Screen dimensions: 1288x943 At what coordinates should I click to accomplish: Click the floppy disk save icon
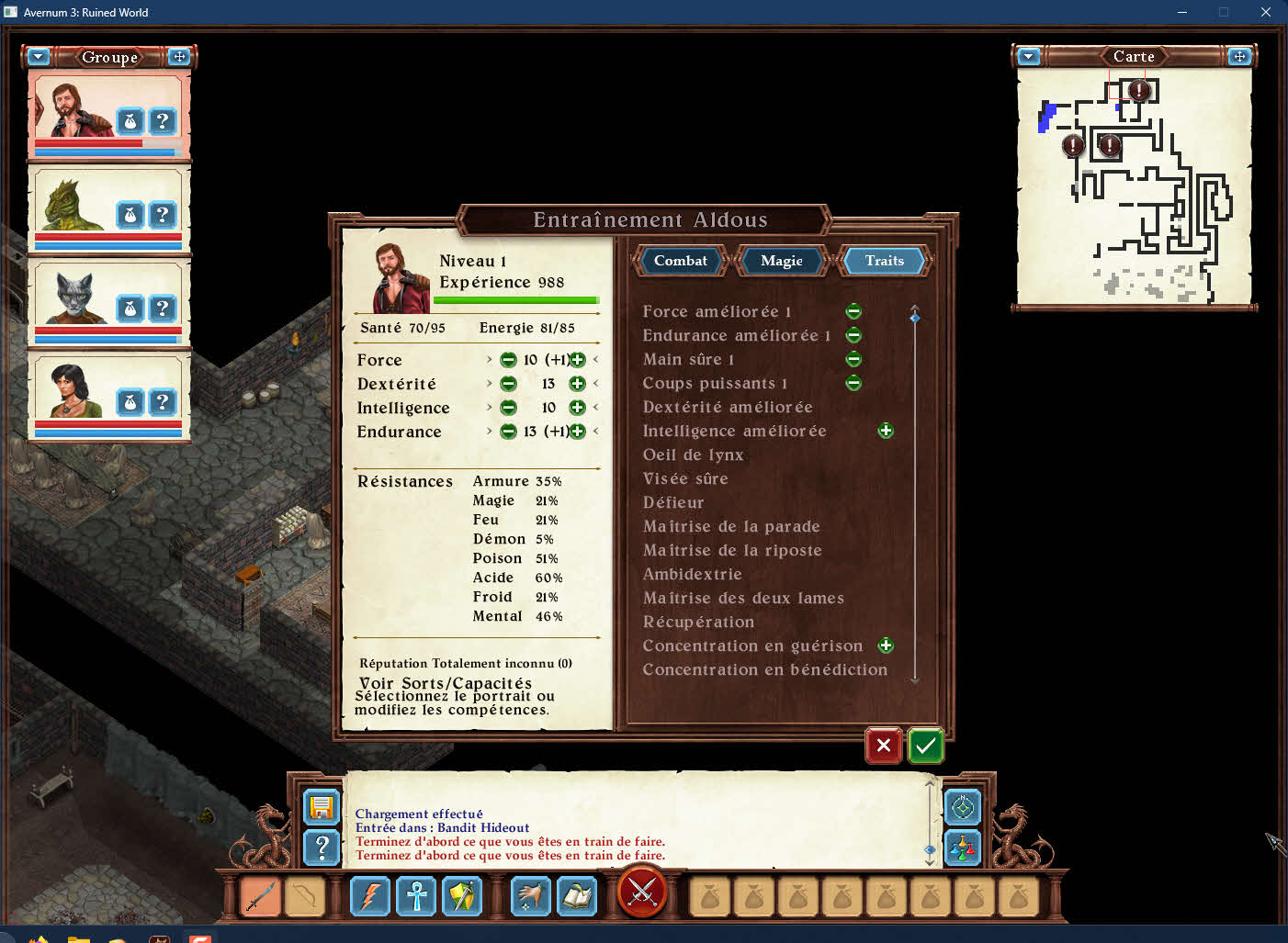tap(322, 807)
